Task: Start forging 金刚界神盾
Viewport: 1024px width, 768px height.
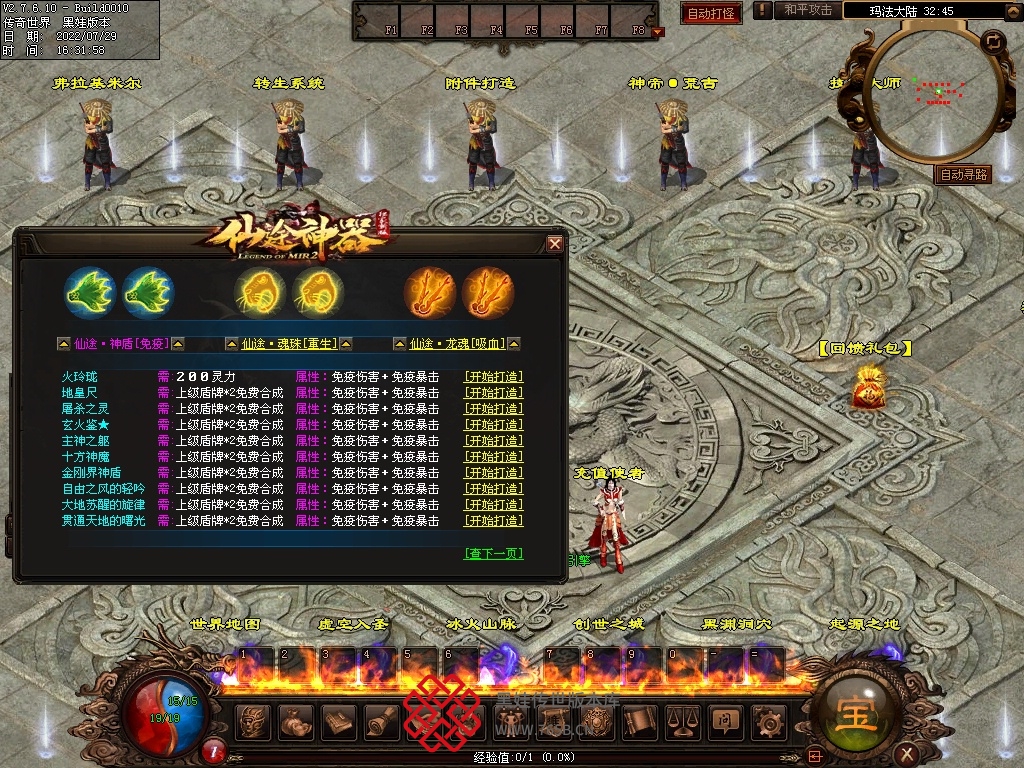Action: tap(493, 473)
